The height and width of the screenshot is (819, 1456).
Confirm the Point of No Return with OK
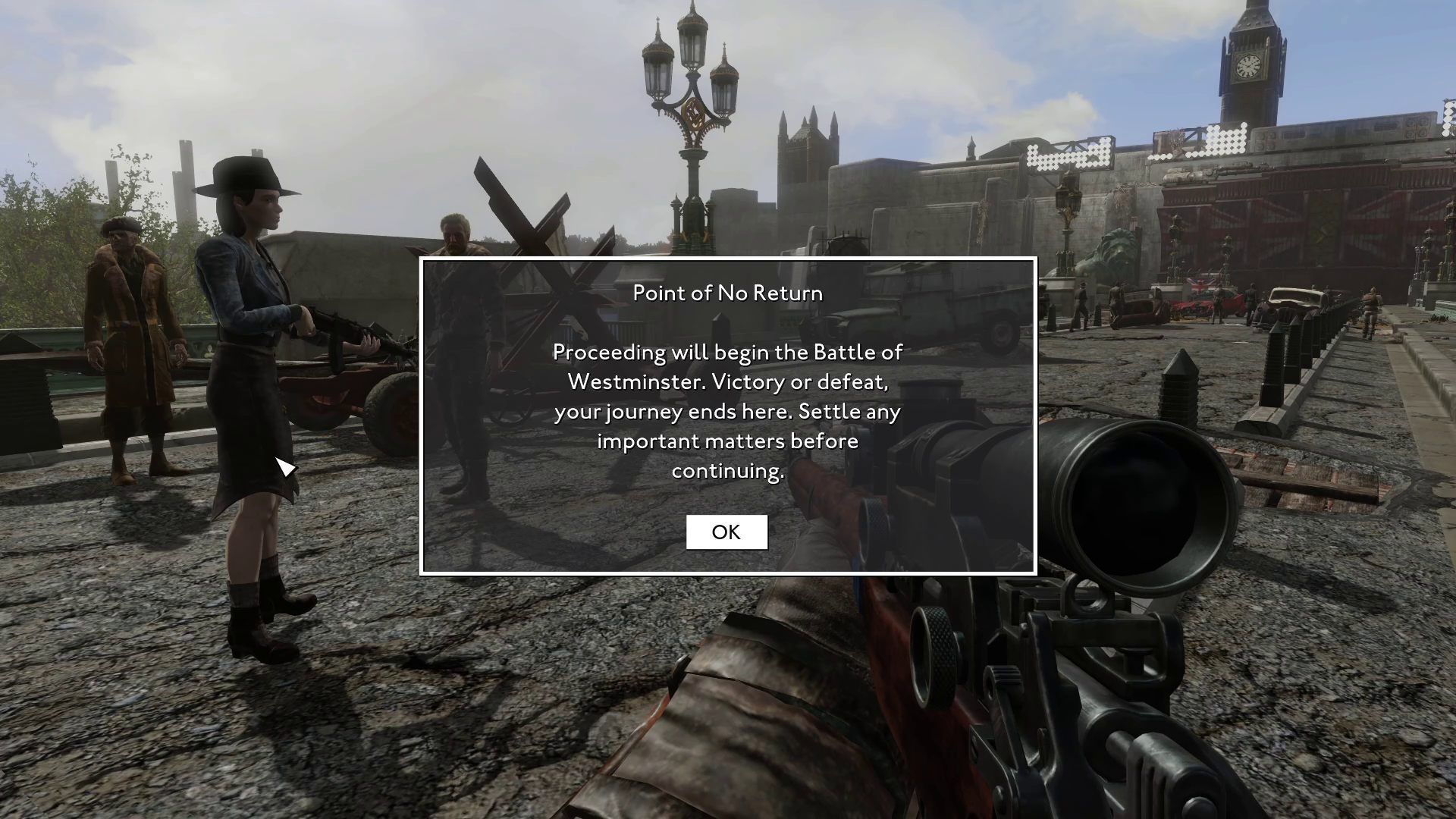point(726,532)
